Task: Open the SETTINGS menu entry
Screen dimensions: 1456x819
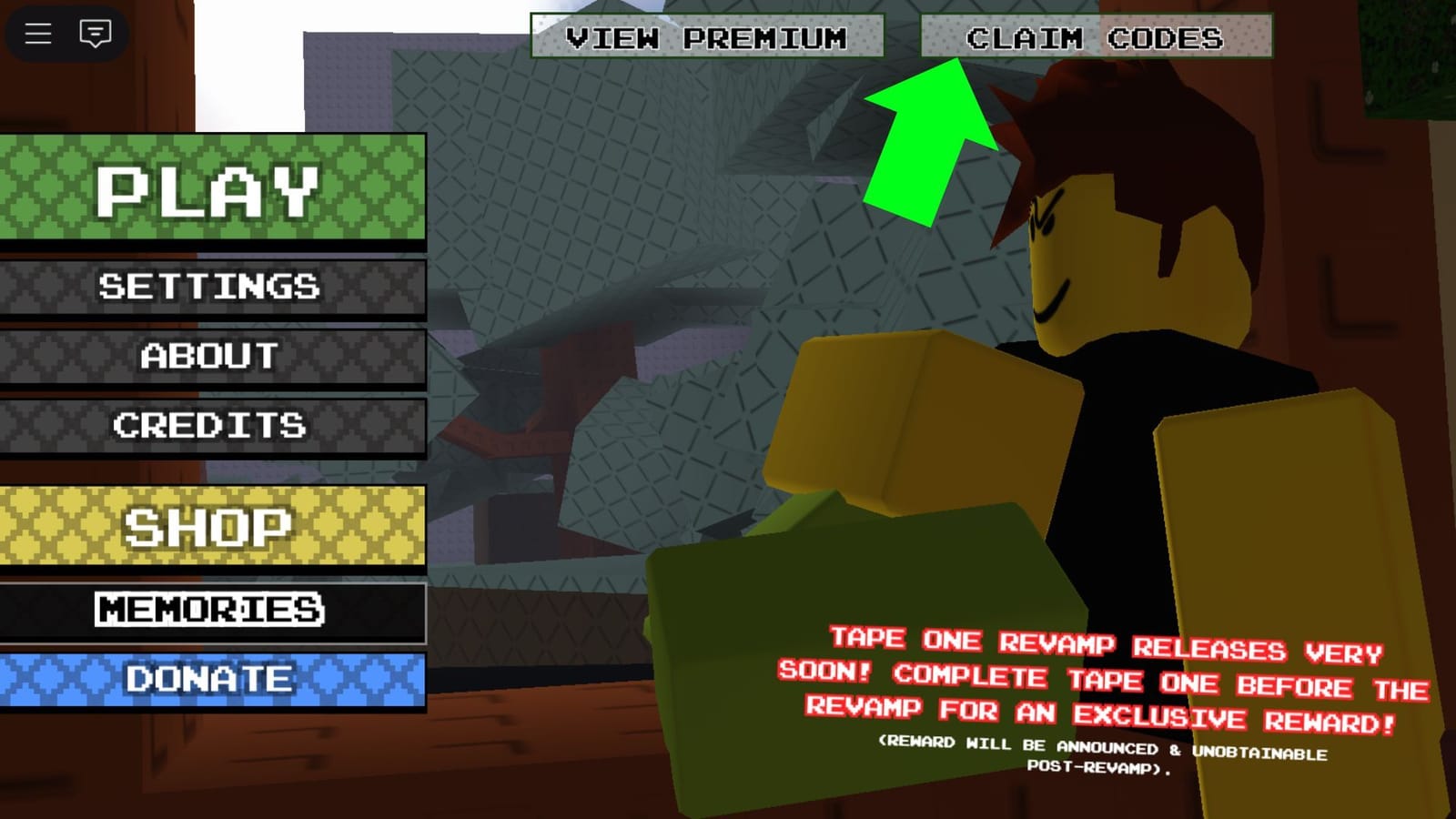Action: [211, 287]
